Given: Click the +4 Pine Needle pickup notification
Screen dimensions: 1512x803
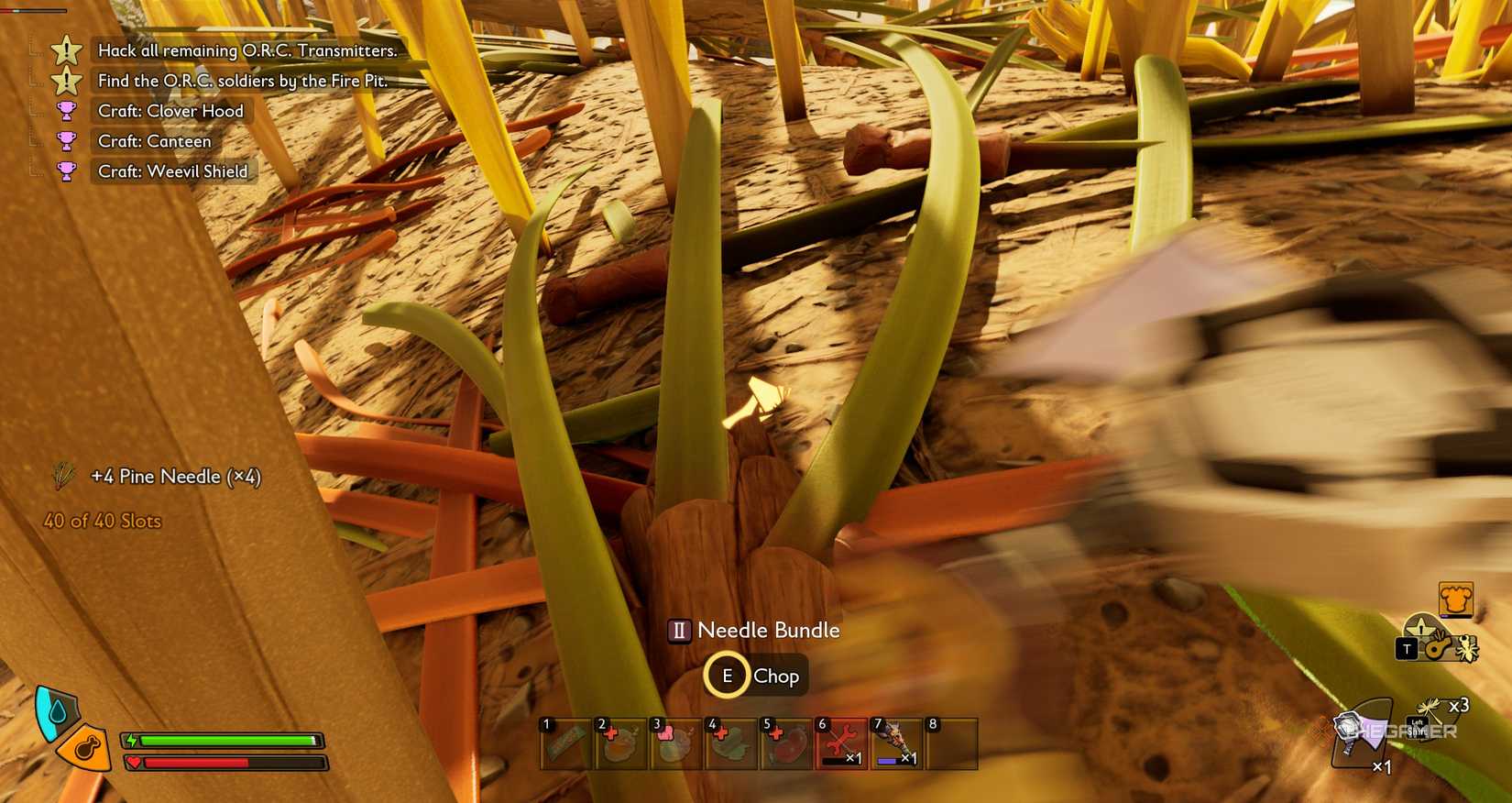Looking at the screenshot, I should [x=174, y=477].
